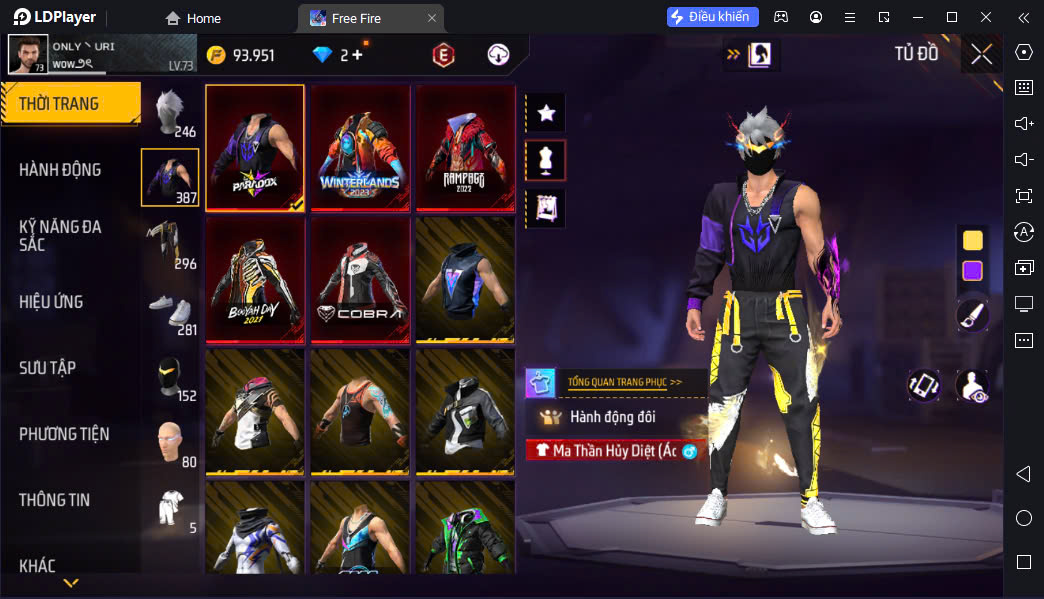This screenshot has height=599, width=1044.
Task: Switch to KỸ NĂNG ĐA SẮC tab
Action: click(60, 235)
